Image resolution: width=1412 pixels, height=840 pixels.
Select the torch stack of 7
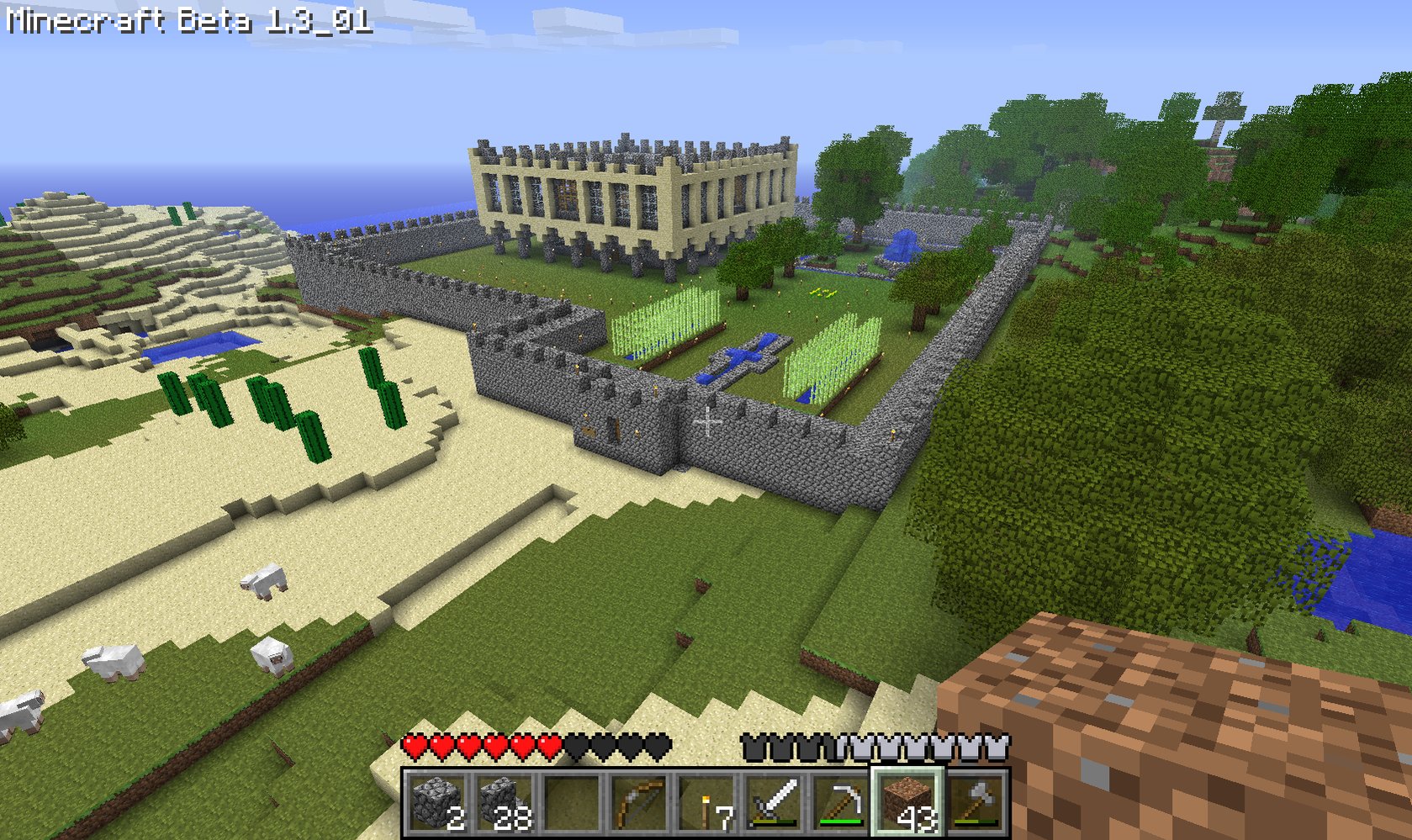tap(706, 802)
